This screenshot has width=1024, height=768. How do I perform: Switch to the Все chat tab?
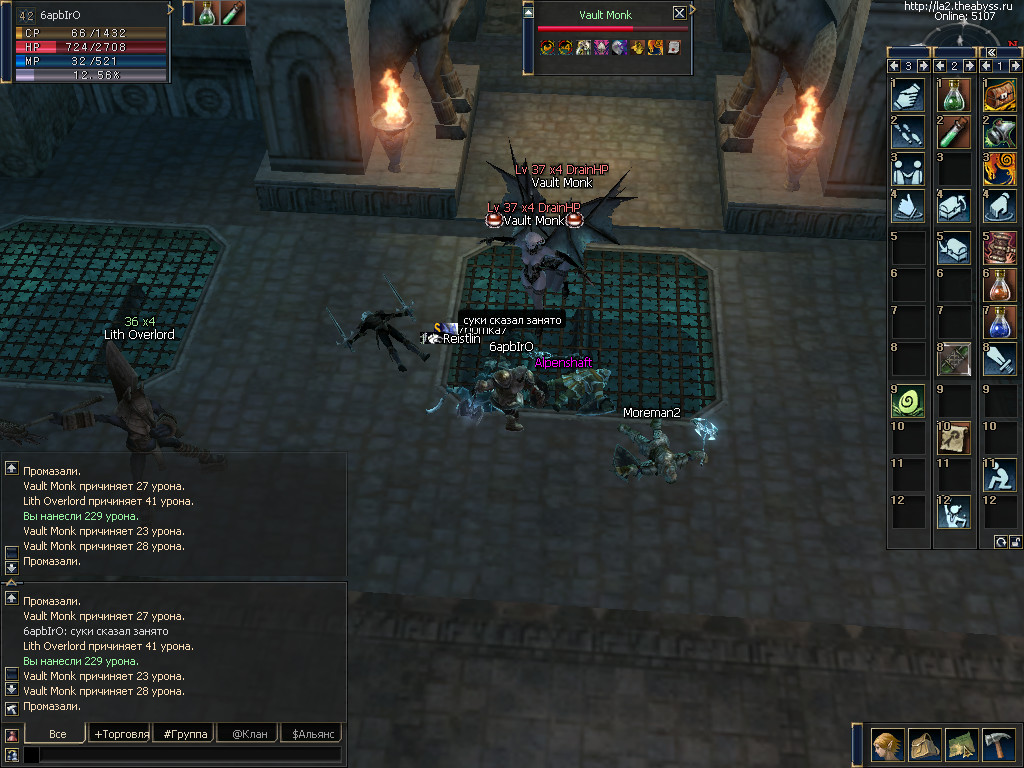[58, 734]
